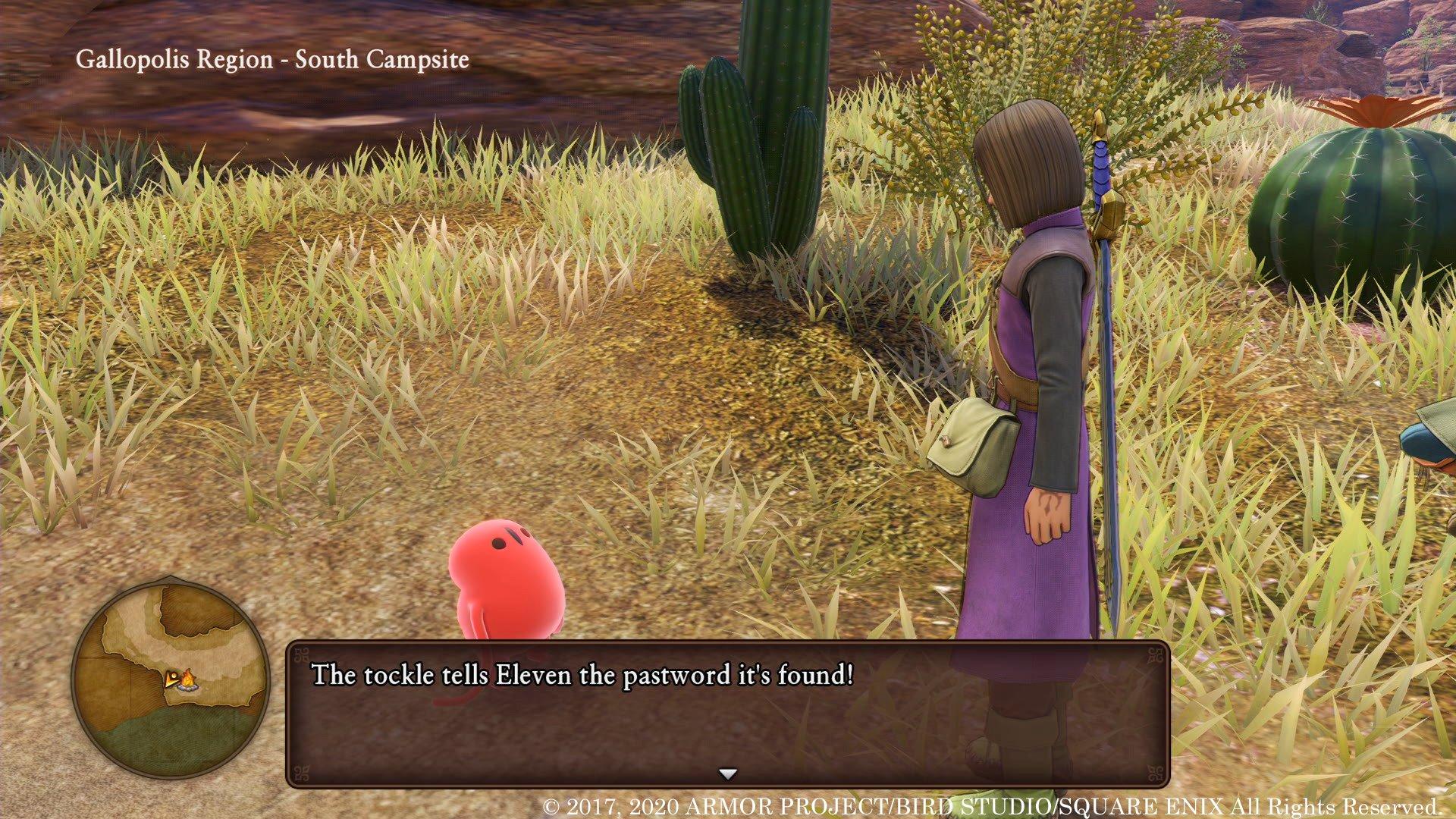Click the circular minimap
Image resolution: width=1456 pixels, height=819 pixels.
click(x=170, y=676)
